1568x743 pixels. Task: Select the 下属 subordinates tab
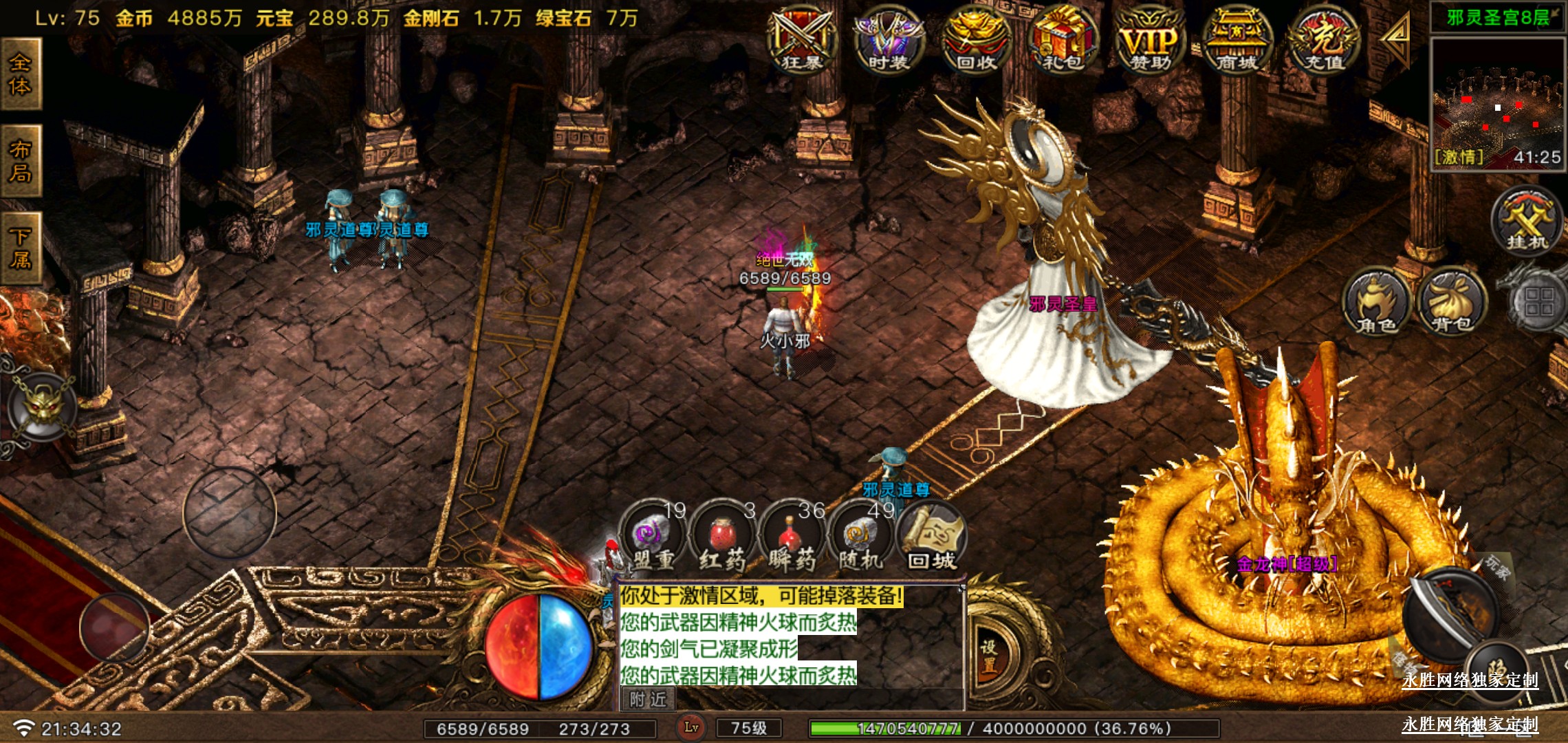click(x=21, y=248)
